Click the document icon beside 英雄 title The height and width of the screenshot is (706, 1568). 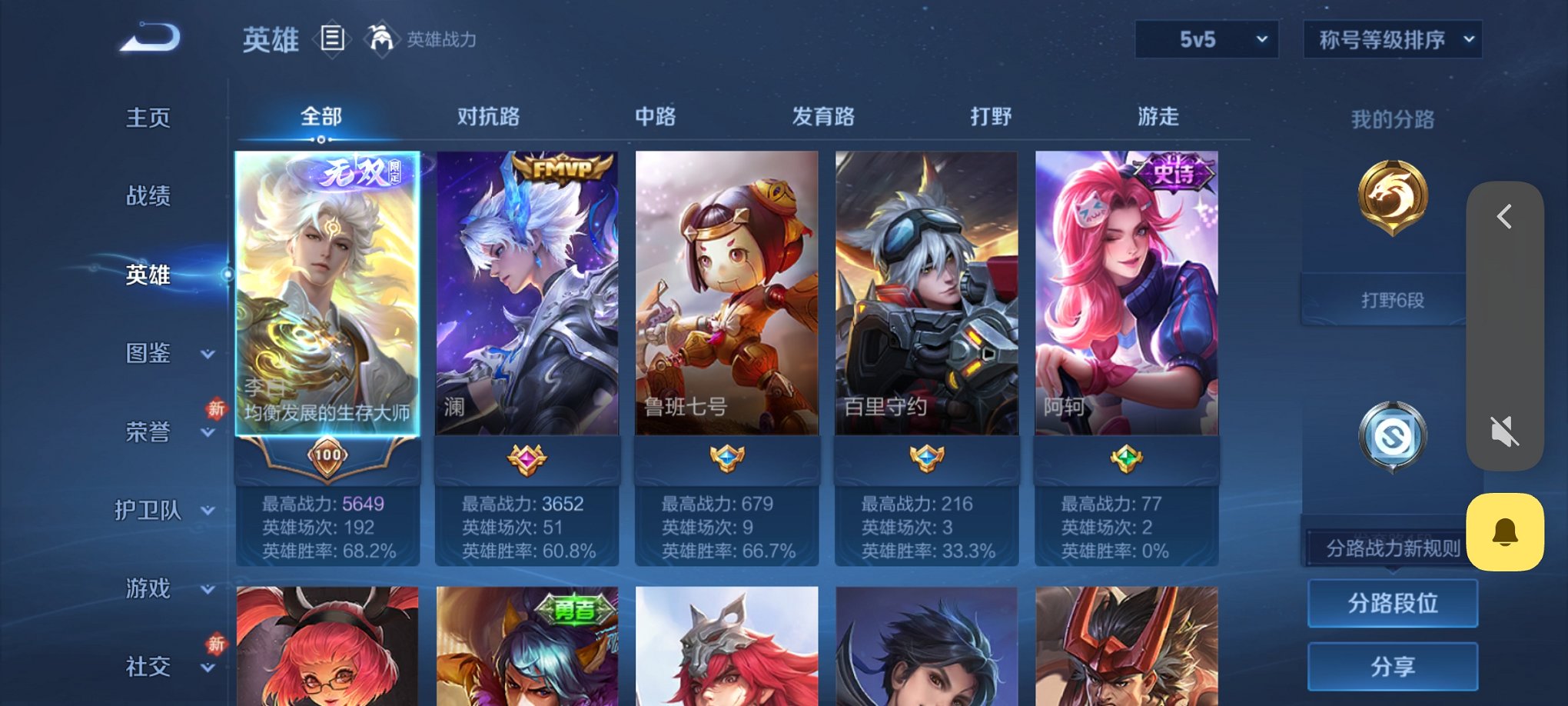(x=332, y=37)
